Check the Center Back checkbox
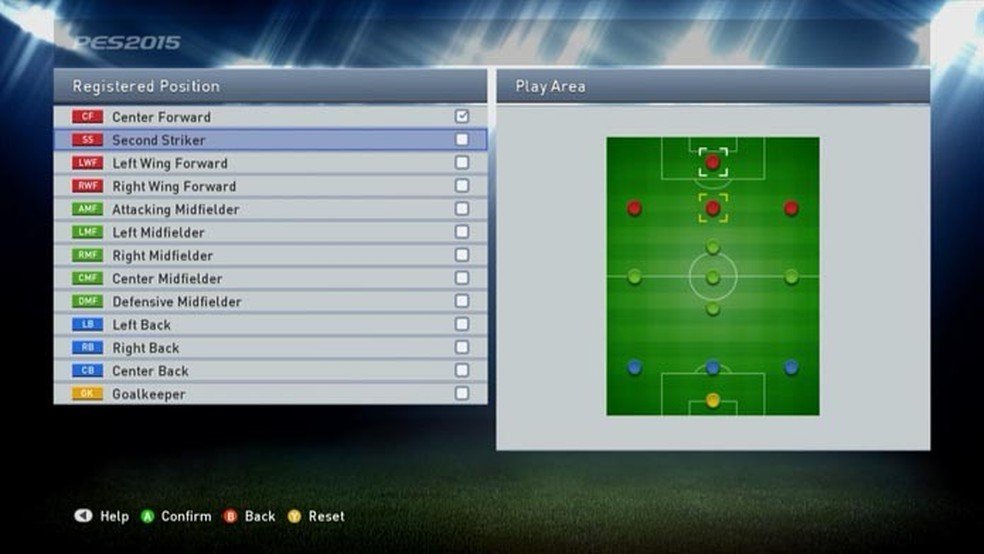Screen dimensions: 984x554 coord(462,370)
